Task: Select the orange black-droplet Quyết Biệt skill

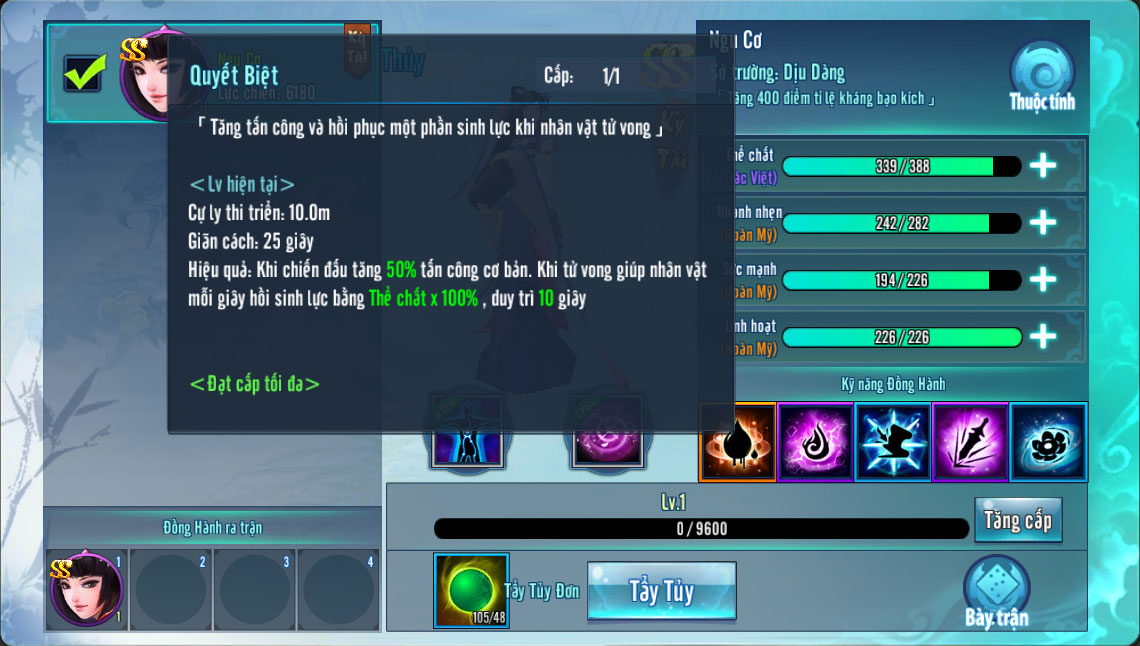Action: (x=737, y=442)
